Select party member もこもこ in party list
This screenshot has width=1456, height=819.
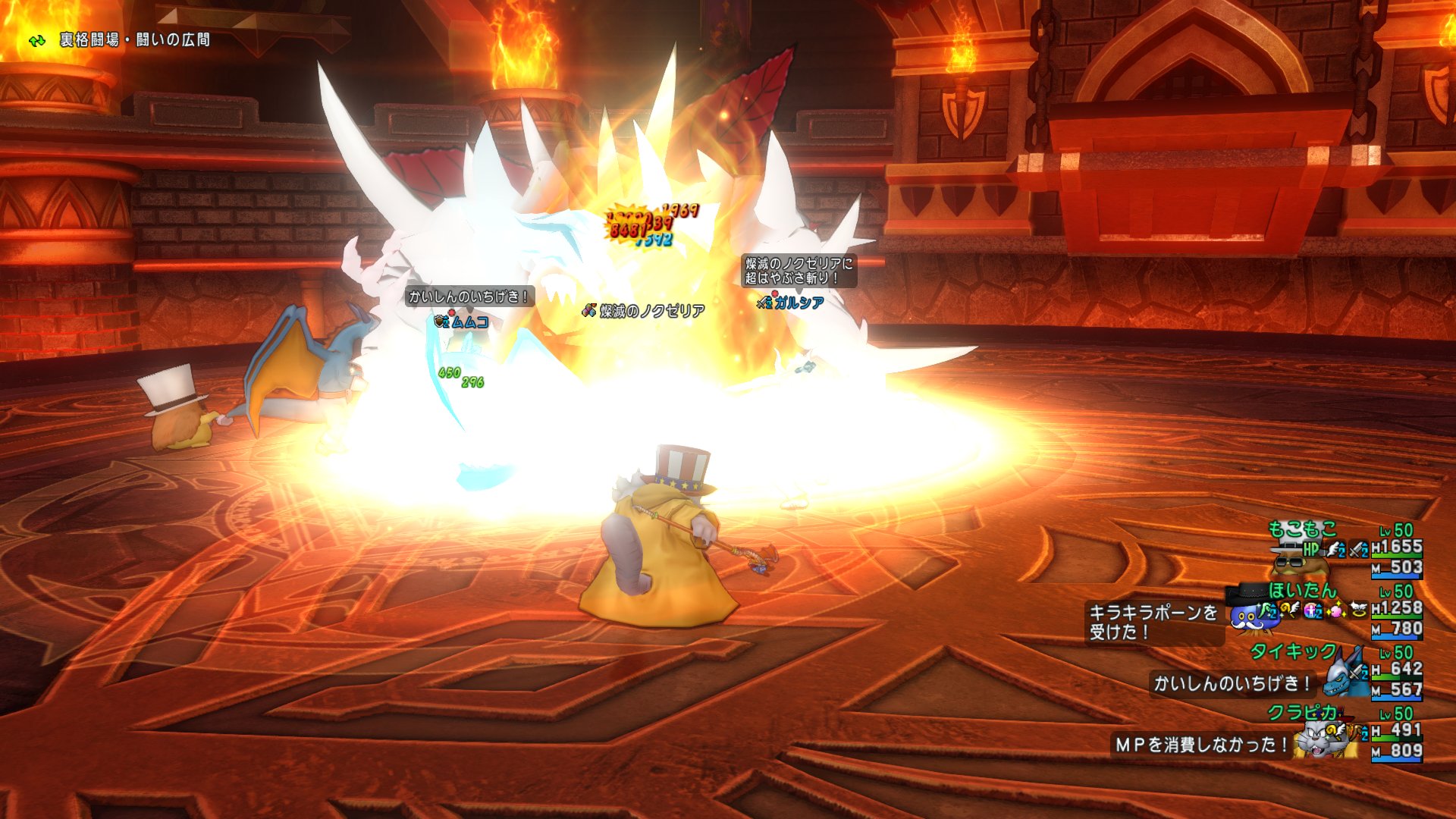tap(1302, 529)
